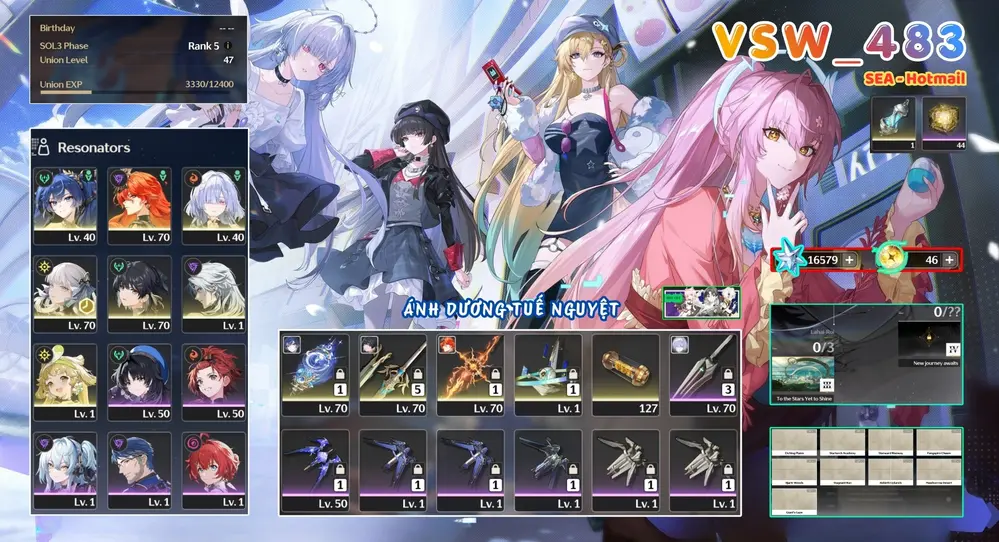This screenshot has height=542, width=999.
Task: Select the blue-haired resonator at Lv. 40
Action: (65, 205)
